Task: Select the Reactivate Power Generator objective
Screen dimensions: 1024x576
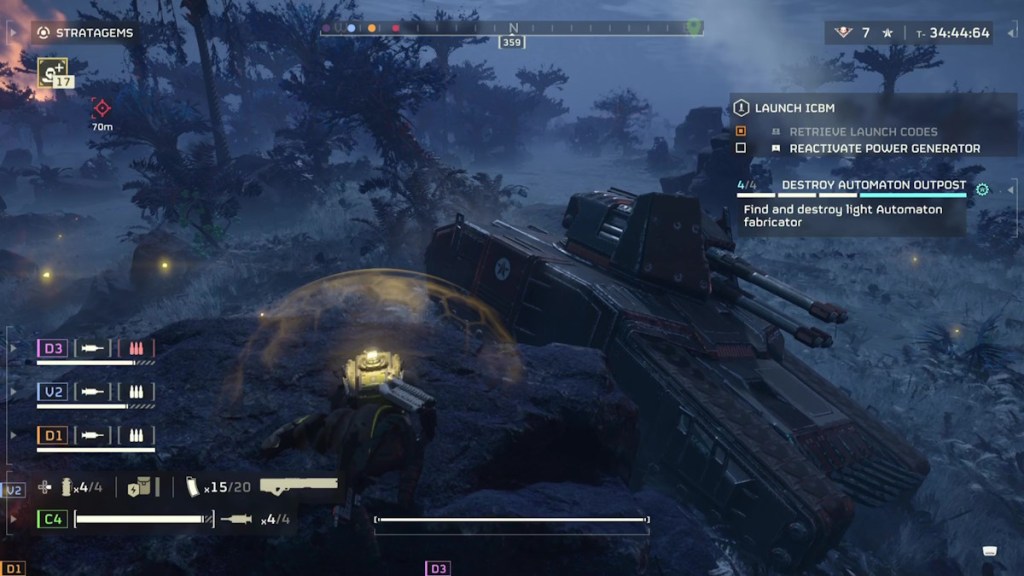Action: click(884, 148)
